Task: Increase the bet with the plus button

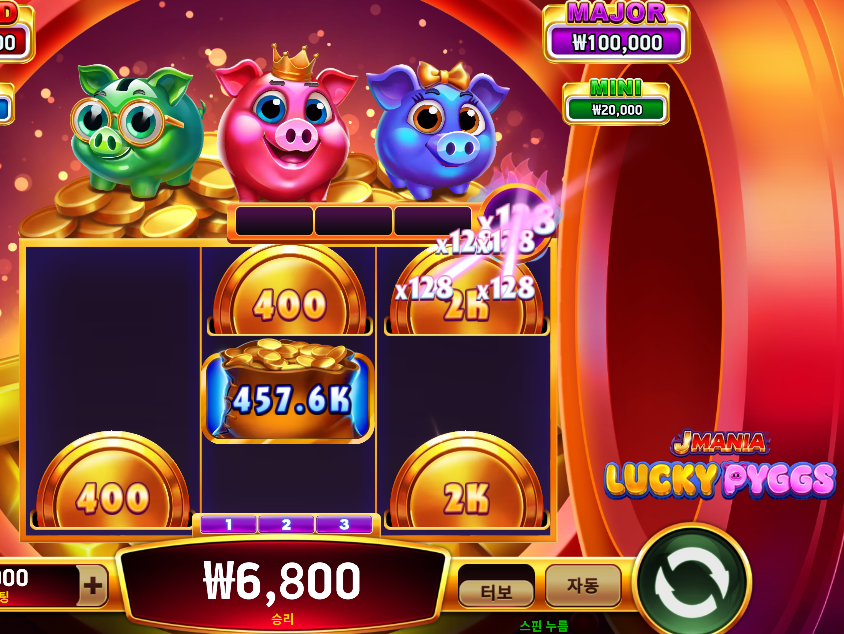Action: pyautogui.click(x=93, y=586)
